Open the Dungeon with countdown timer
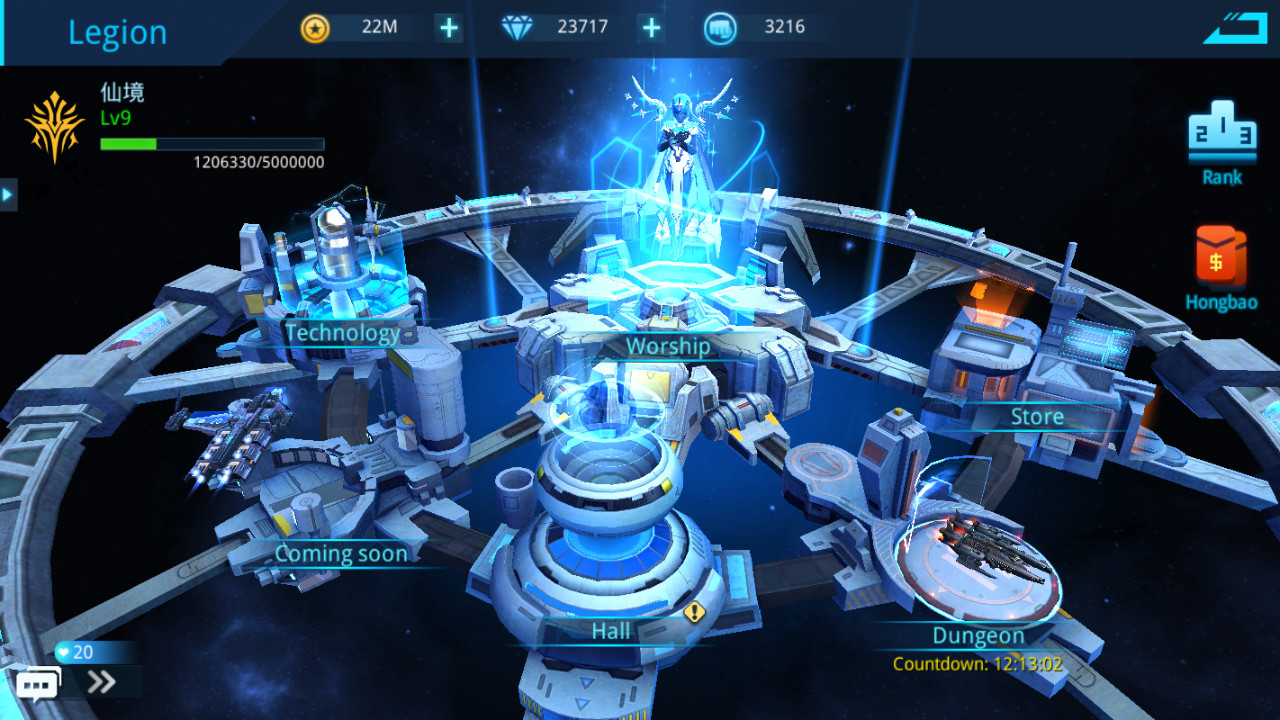 [978, 635]
